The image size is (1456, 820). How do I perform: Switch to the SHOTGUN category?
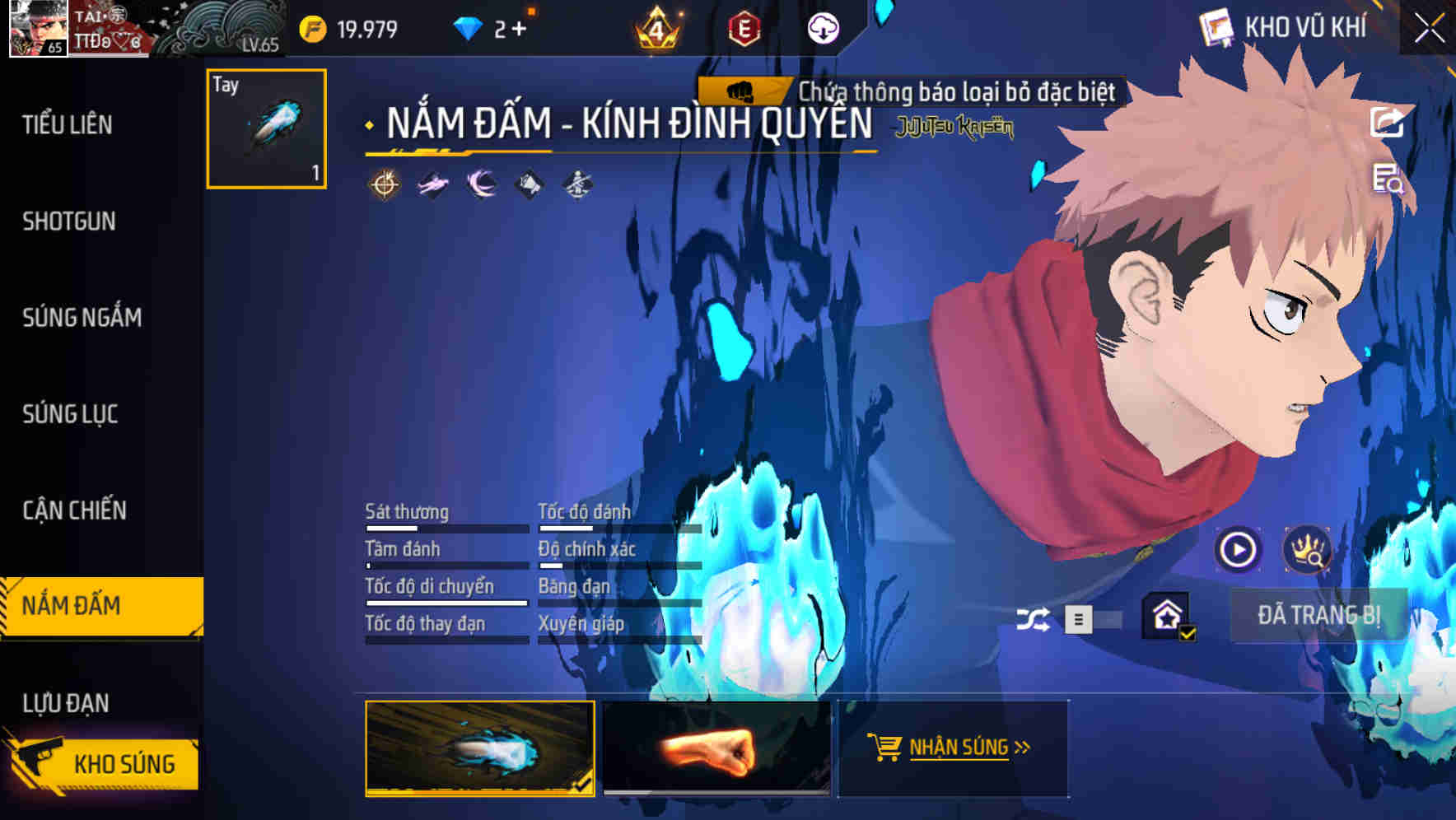click(69, 221)
